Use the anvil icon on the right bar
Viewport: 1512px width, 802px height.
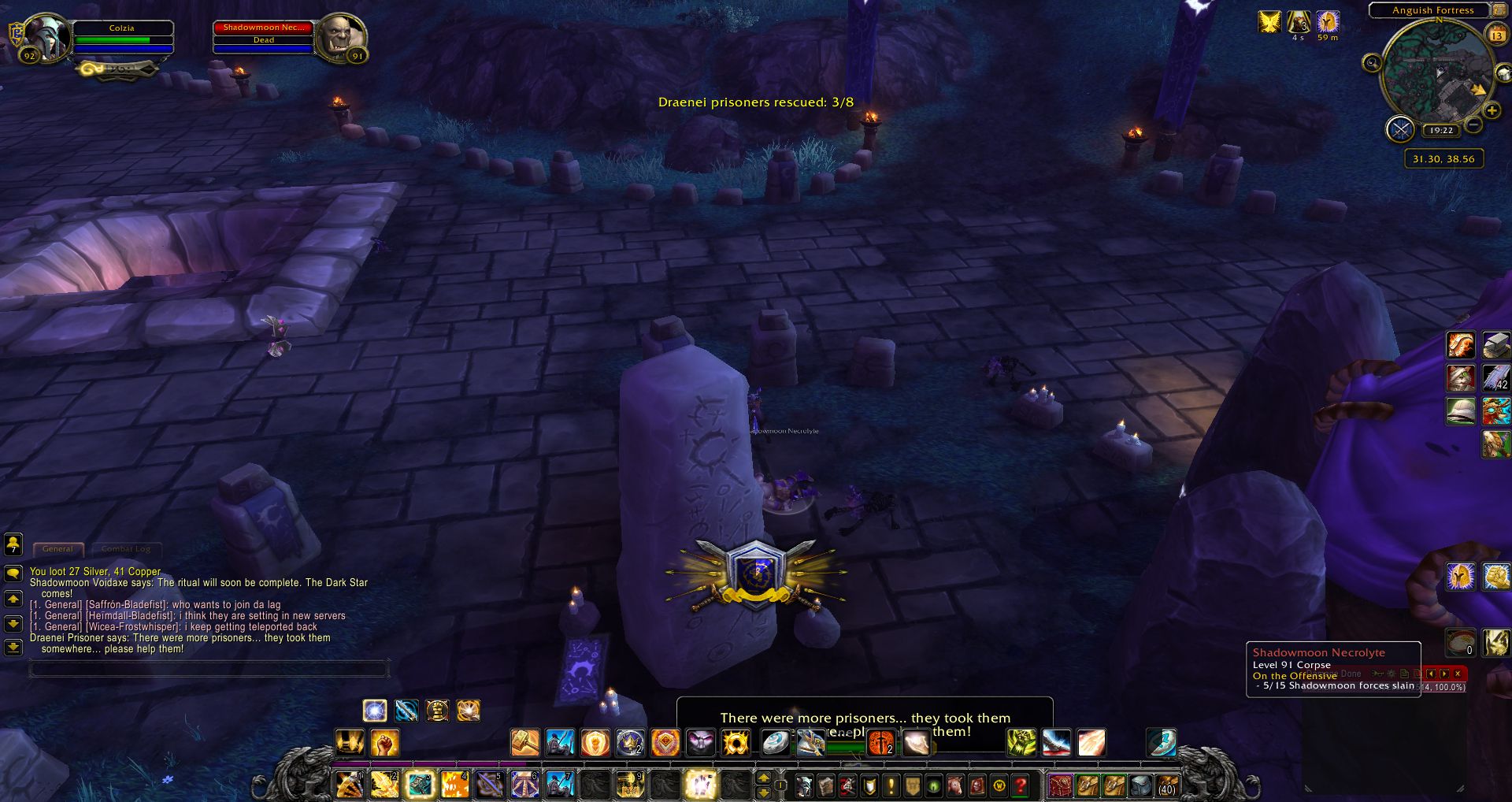click(x=1495, y=344)
